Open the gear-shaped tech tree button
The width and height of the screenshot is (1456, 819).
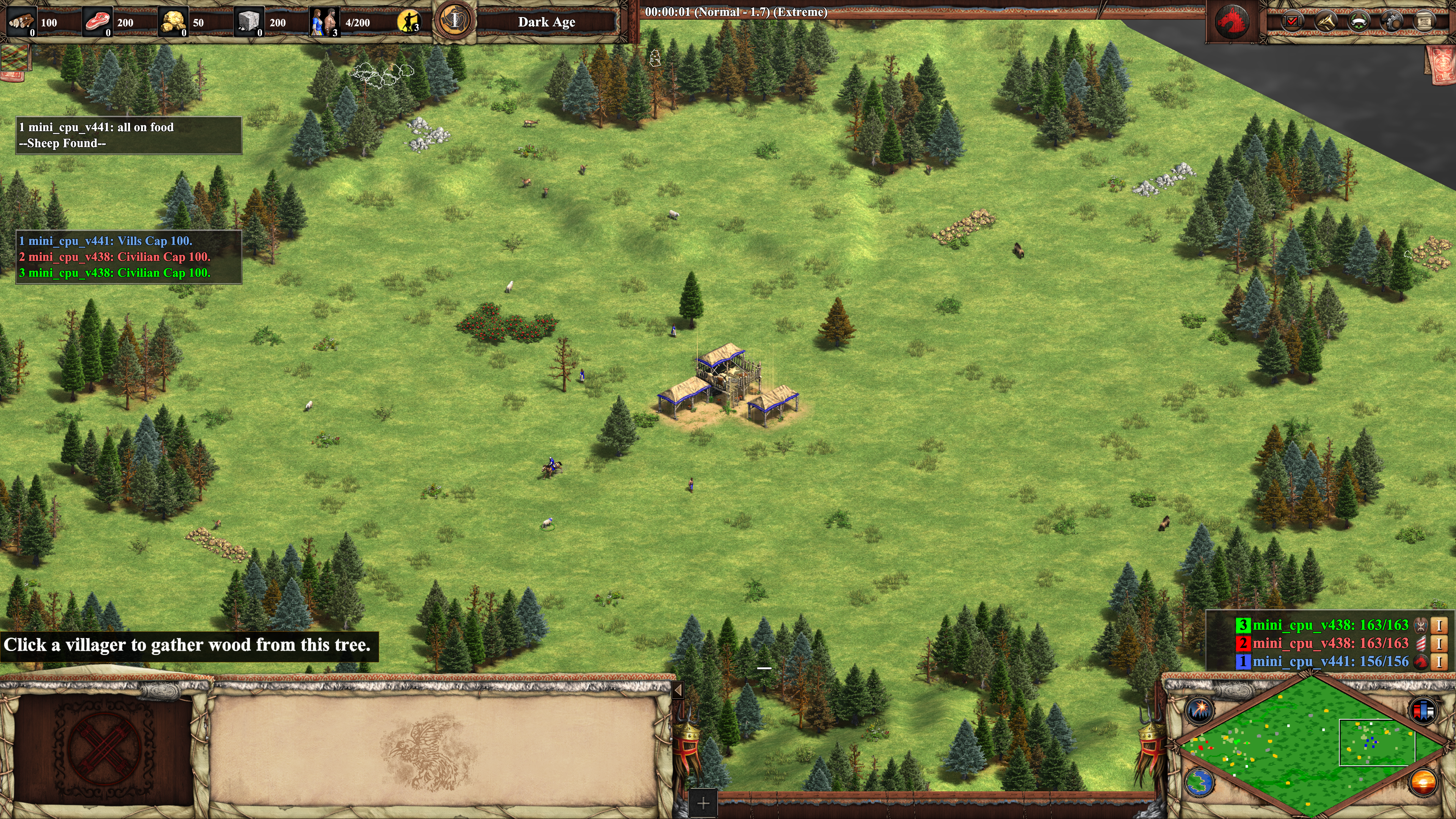tap(1392, 22)
